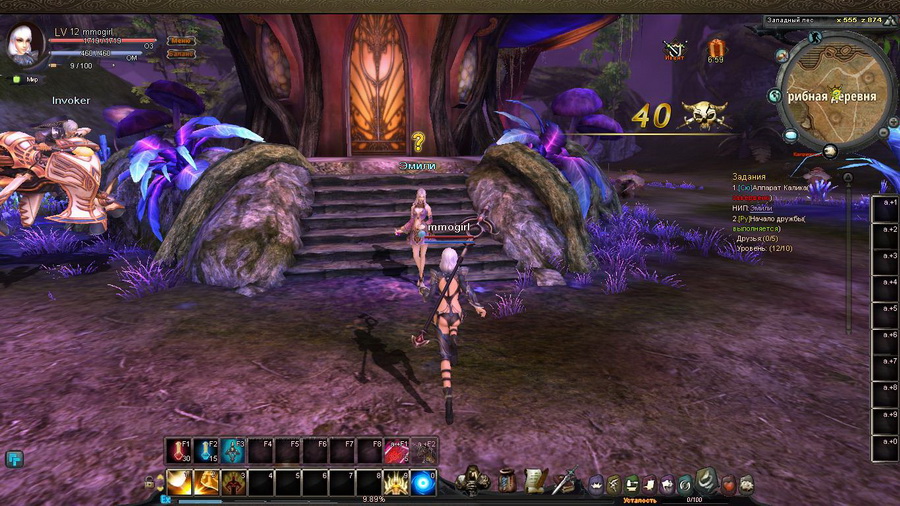This screenshot has height=506, width=900.
Task: Click the sword icon in the bottom menu
Action: point(564,480)
